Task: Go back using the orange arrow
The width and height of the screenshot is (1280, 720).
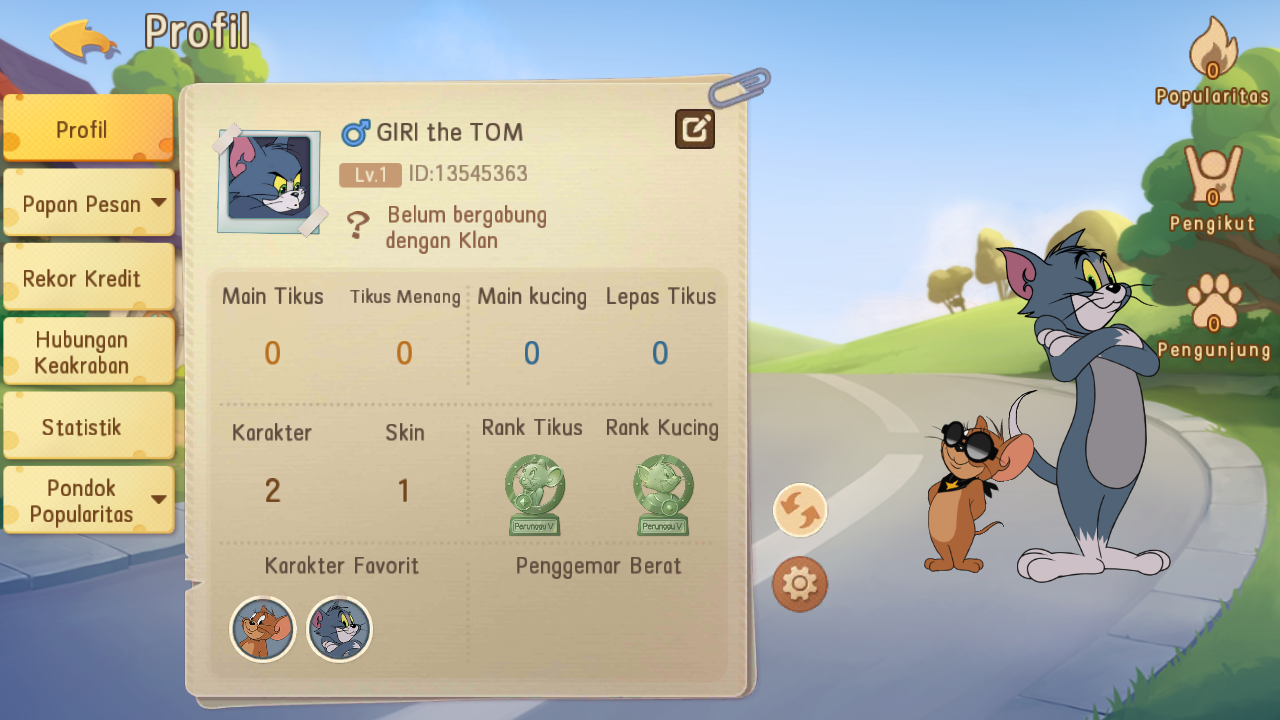Action: (84, 40)
